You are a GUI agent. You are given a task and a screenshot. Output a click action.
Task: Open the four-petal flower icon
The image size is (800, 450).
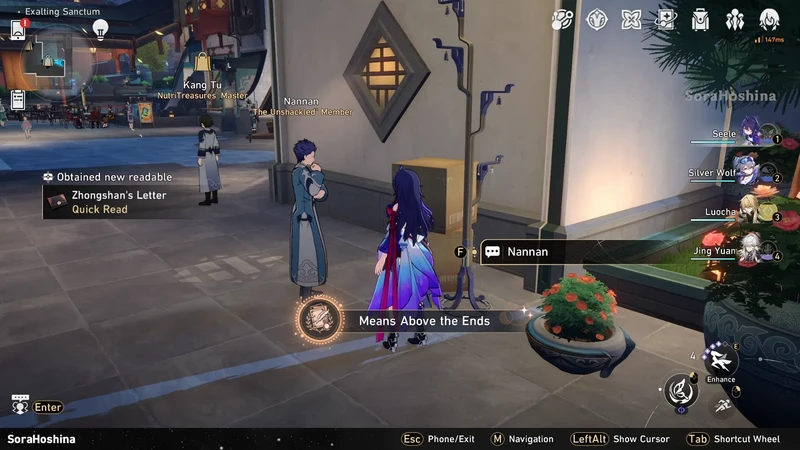click(631, 19)
